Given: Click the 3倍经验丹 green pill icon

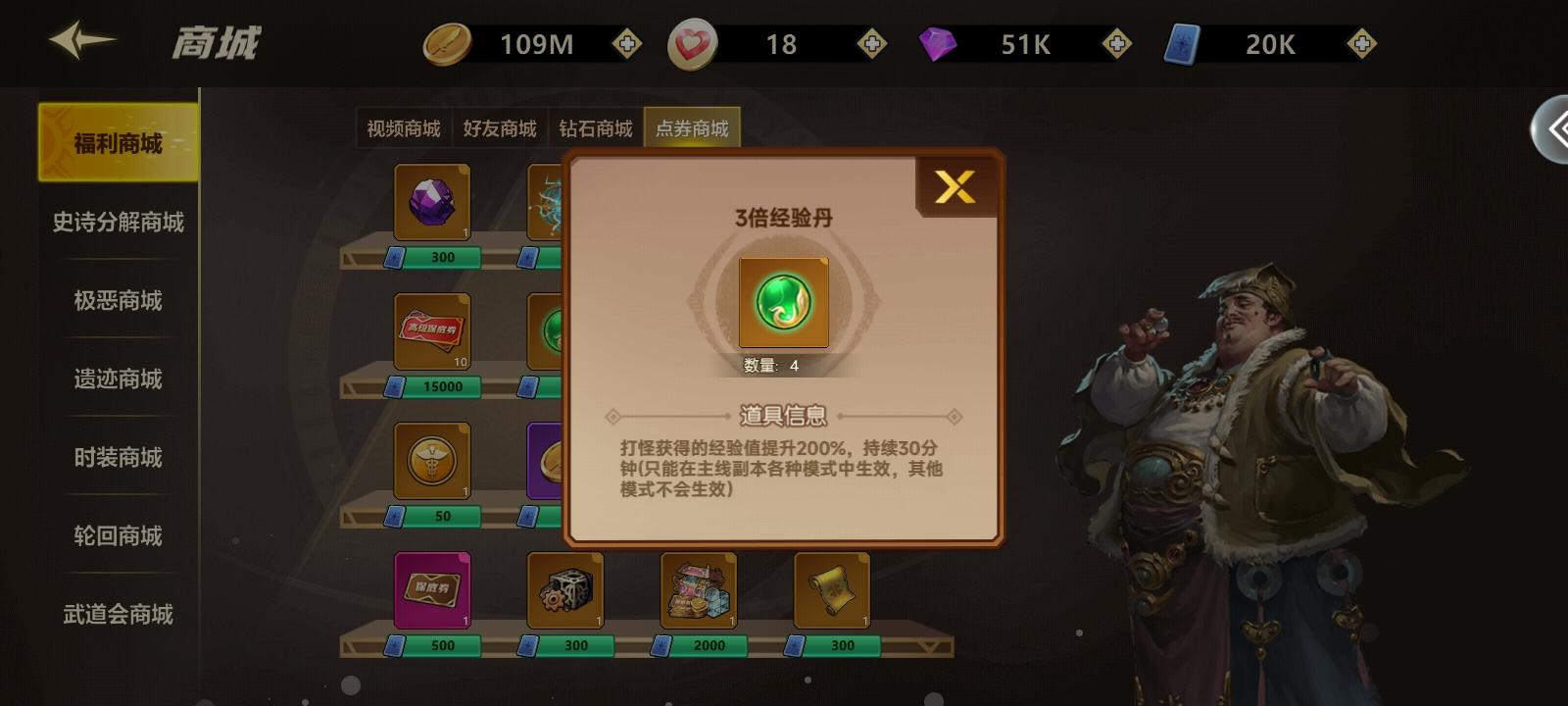Looking at the screenshot, I should pyautogui.click(x=782, y=304).
